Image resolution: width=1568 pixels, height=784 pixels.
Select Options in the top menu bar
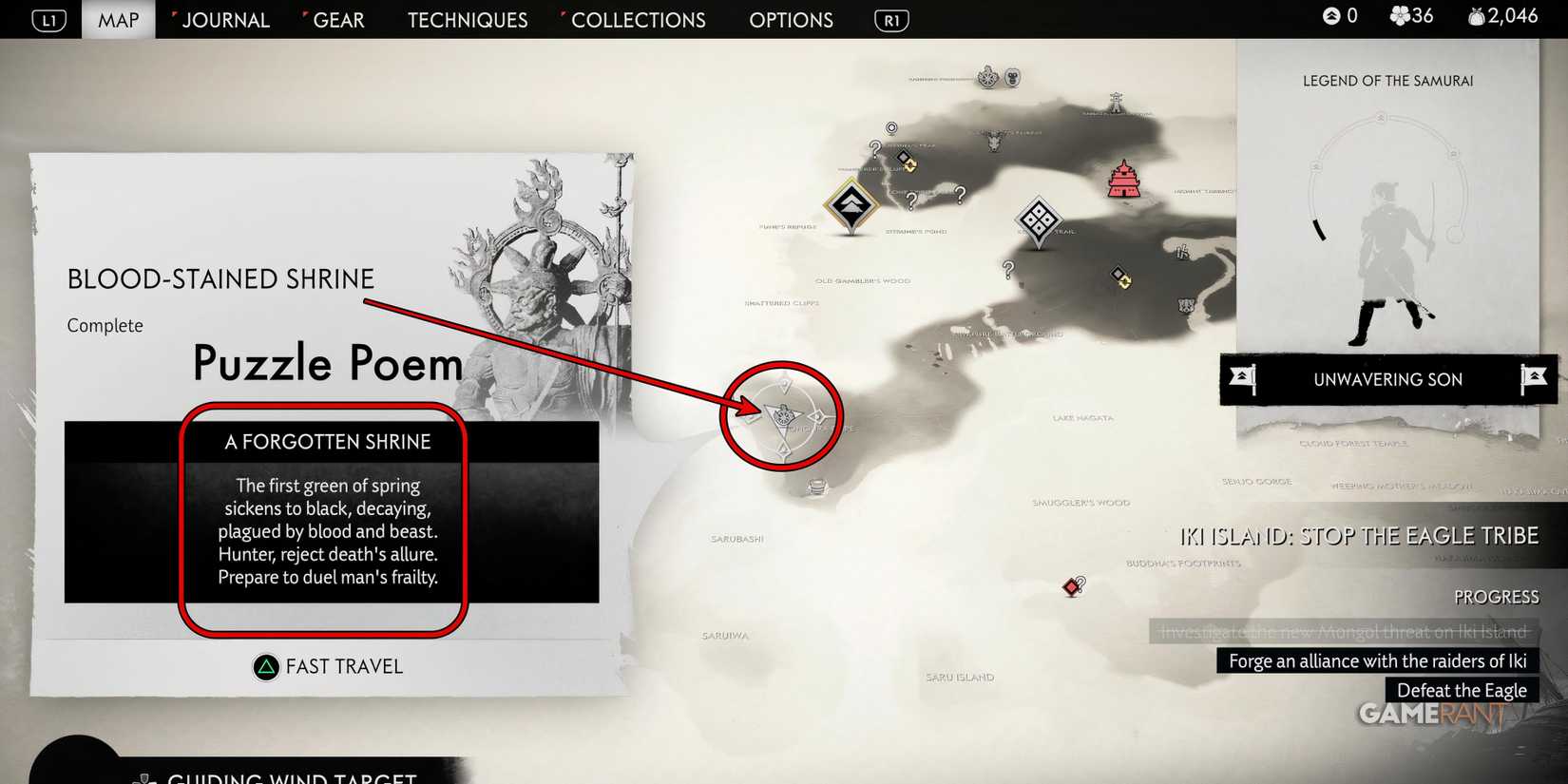point(791,20)
